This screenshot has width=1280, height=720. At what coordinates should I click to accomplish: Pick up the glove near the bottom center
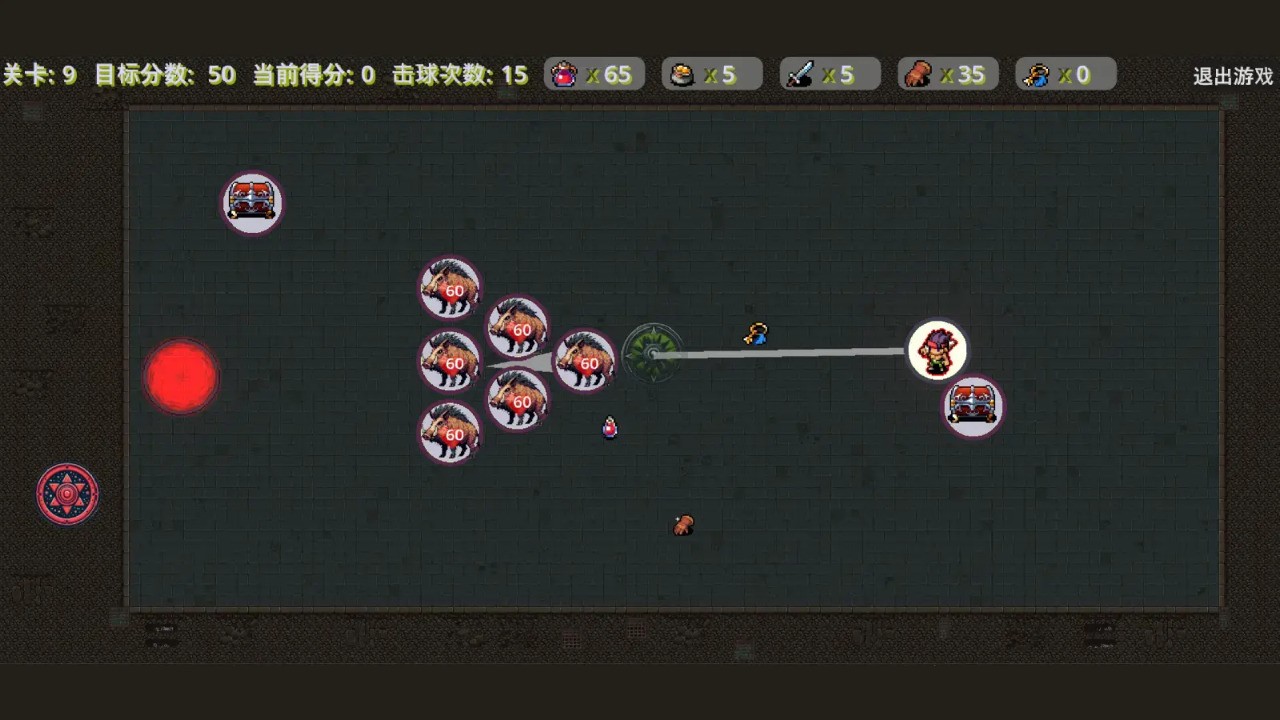[x=684, y=524]
